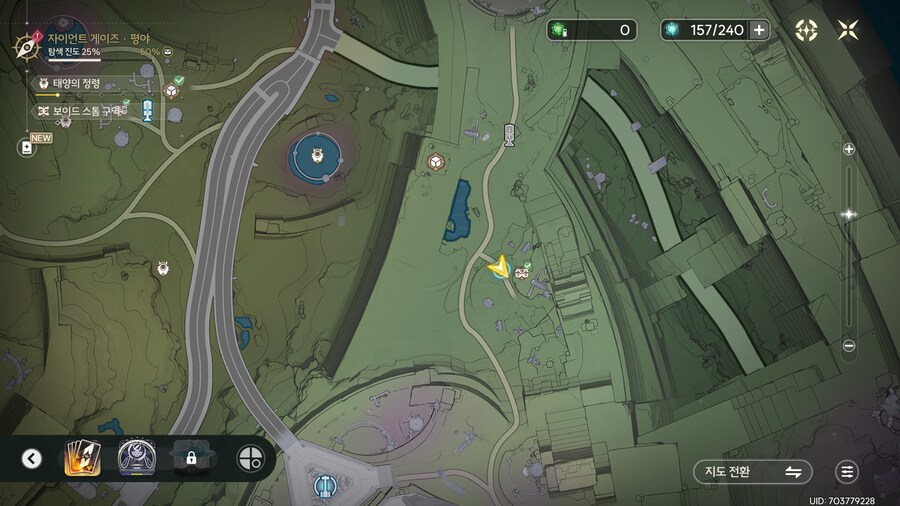The height and width of the screenshot is (506, 900).
Task: Select the bottom space anchor teleport marker
Action: pos(324,486)
